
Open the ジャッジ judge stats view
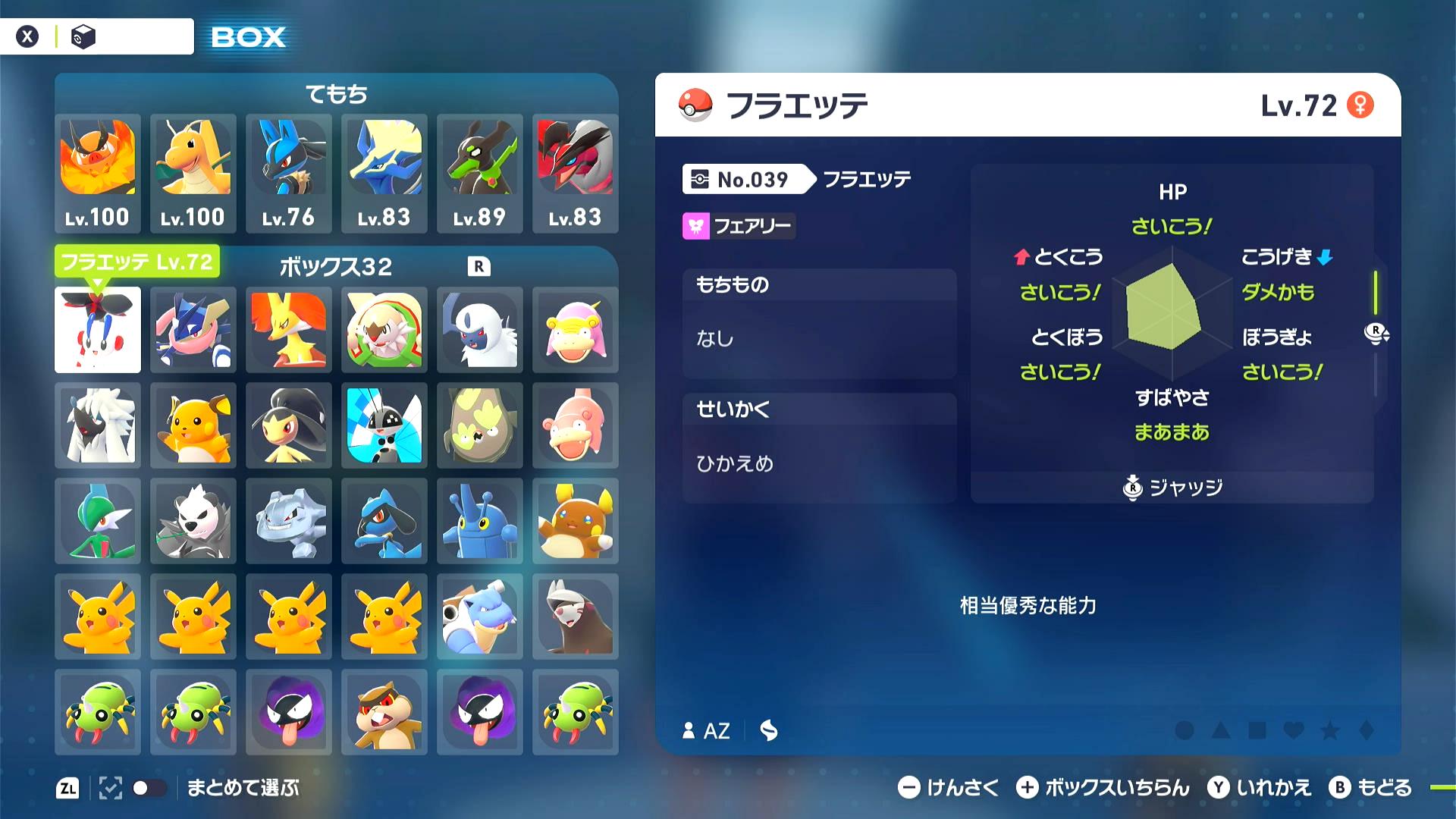tap(1172, 488)
